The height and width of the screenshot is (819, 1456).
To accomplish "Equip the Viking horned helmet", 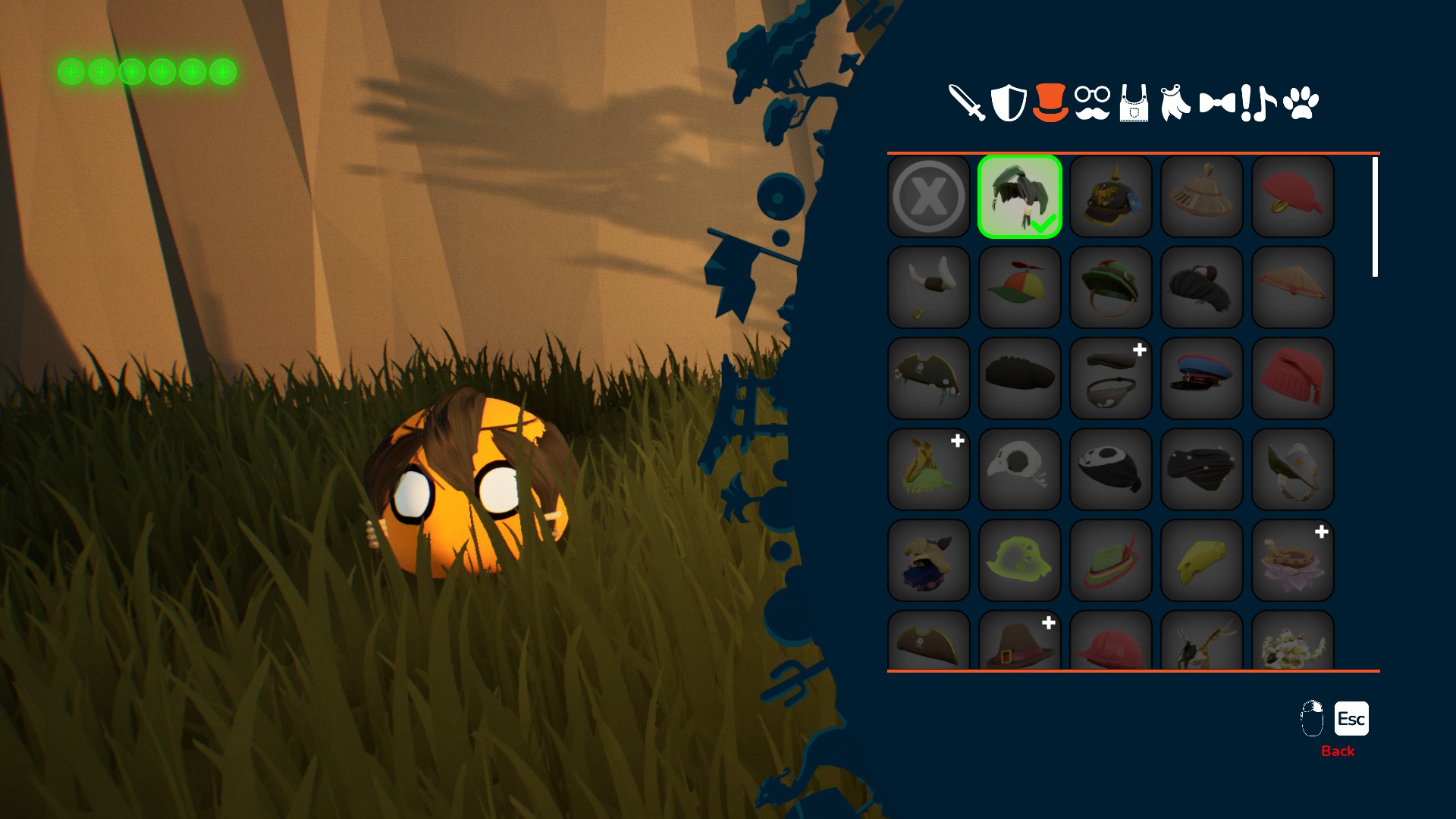I will pos(929,288).
